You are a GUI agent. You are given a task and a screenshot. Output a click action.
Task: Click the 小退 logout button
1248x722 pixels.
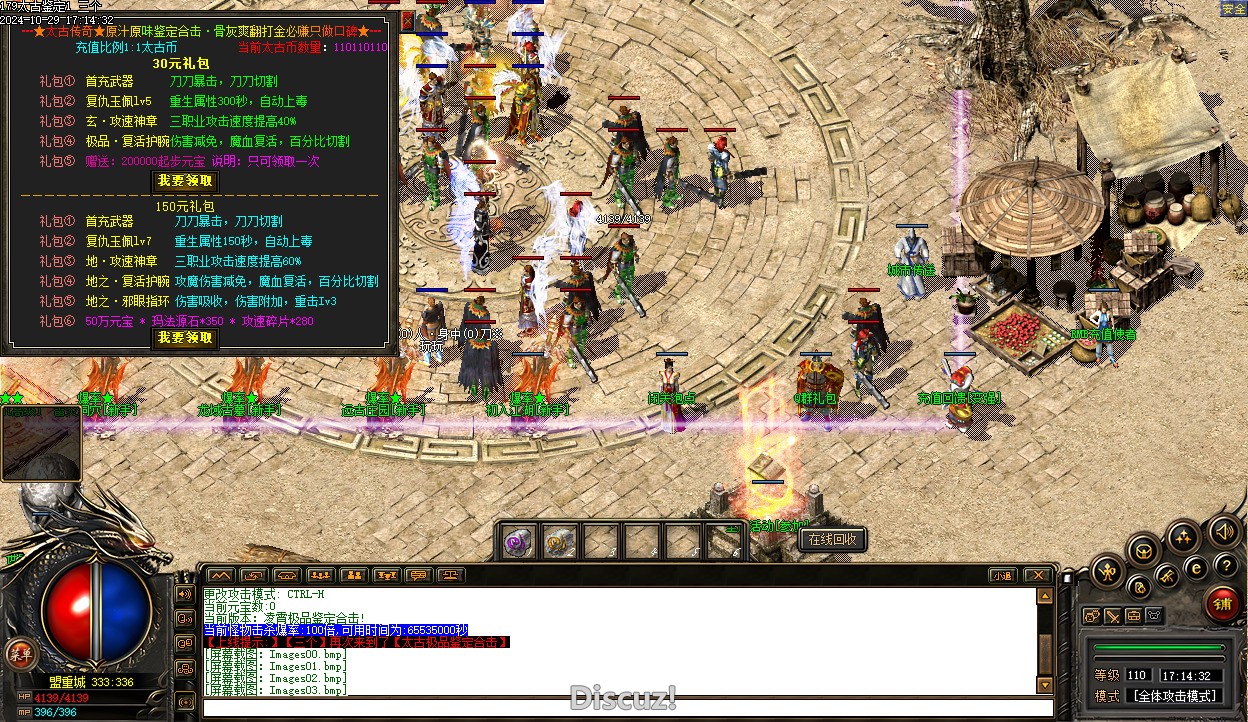click(1003, 576)
